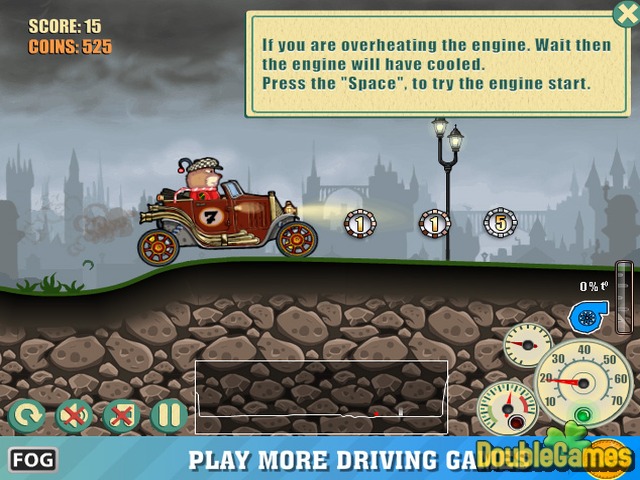Screen dimensions: 640x480
Task: Pause the game
Action: point(169,415)
